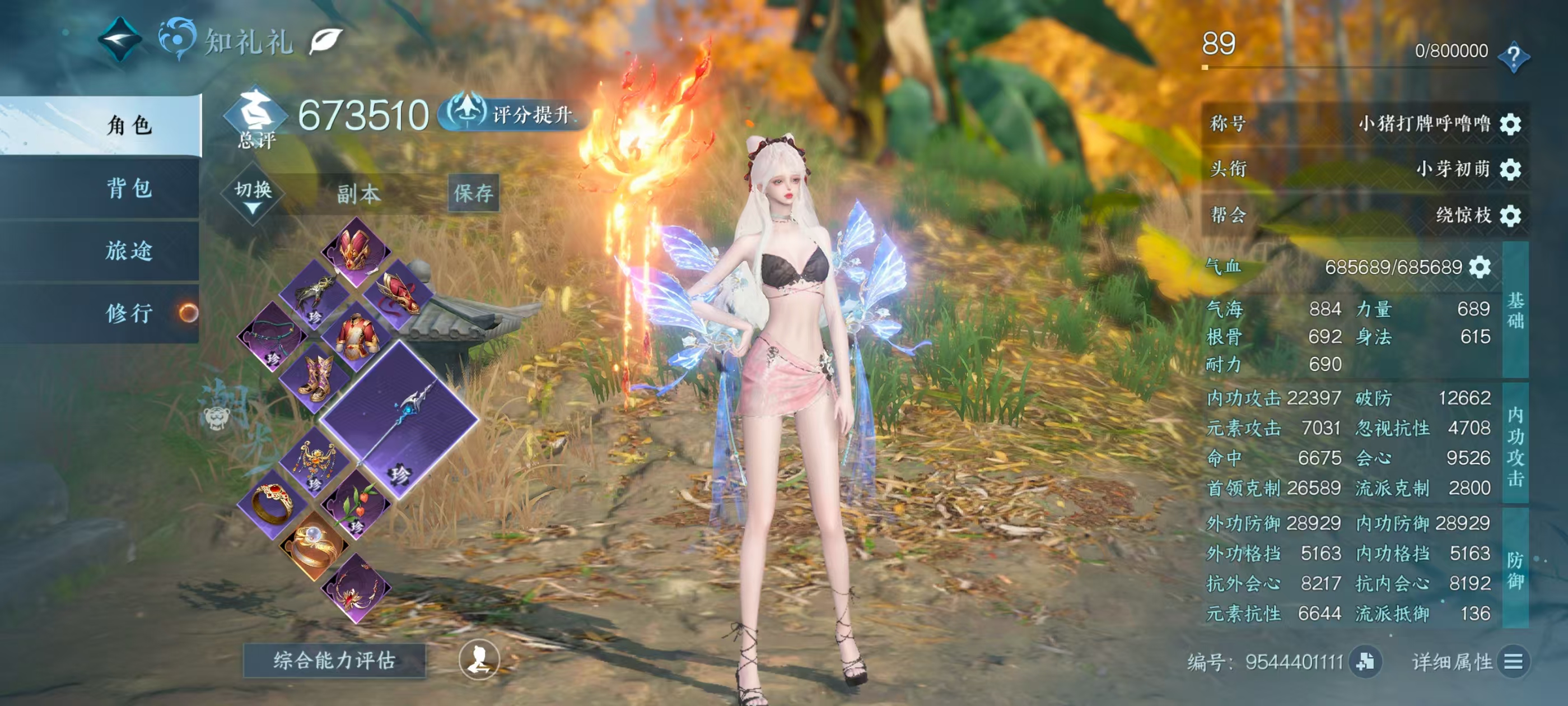Switch to the 角色 tab
The image size is (1568, 706).
pyautogui.click(x=129, y=126)
